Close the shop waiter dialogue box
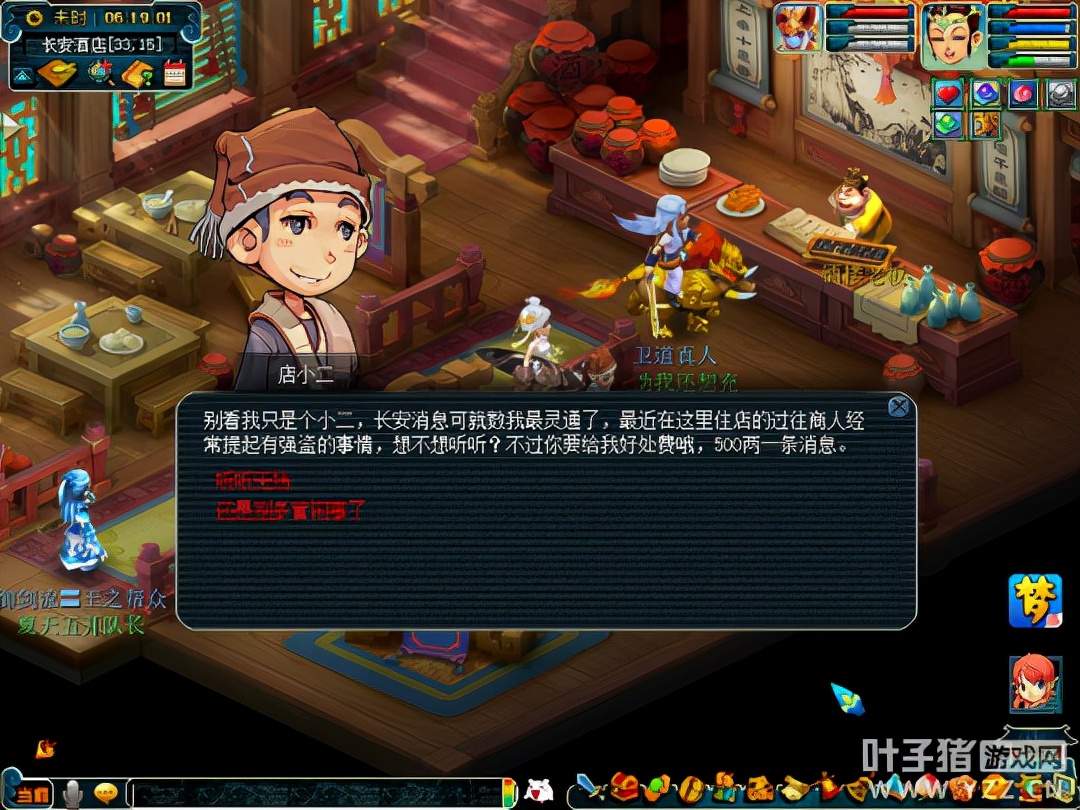The width and height of the screenshot is (1080, 810). tap(898, 406)
